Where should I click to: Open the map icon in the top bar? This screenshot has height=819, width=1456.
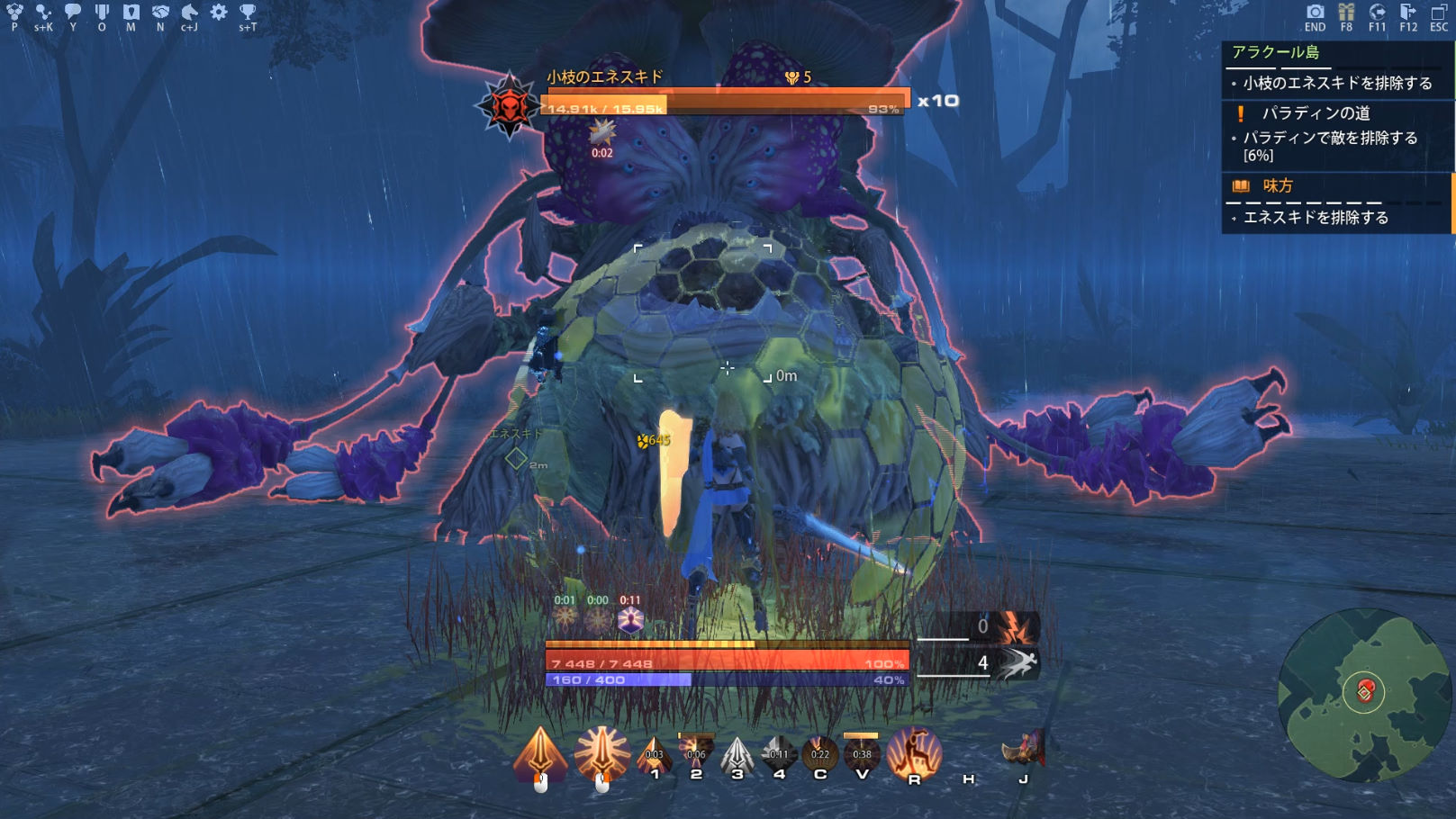[131, 12]
